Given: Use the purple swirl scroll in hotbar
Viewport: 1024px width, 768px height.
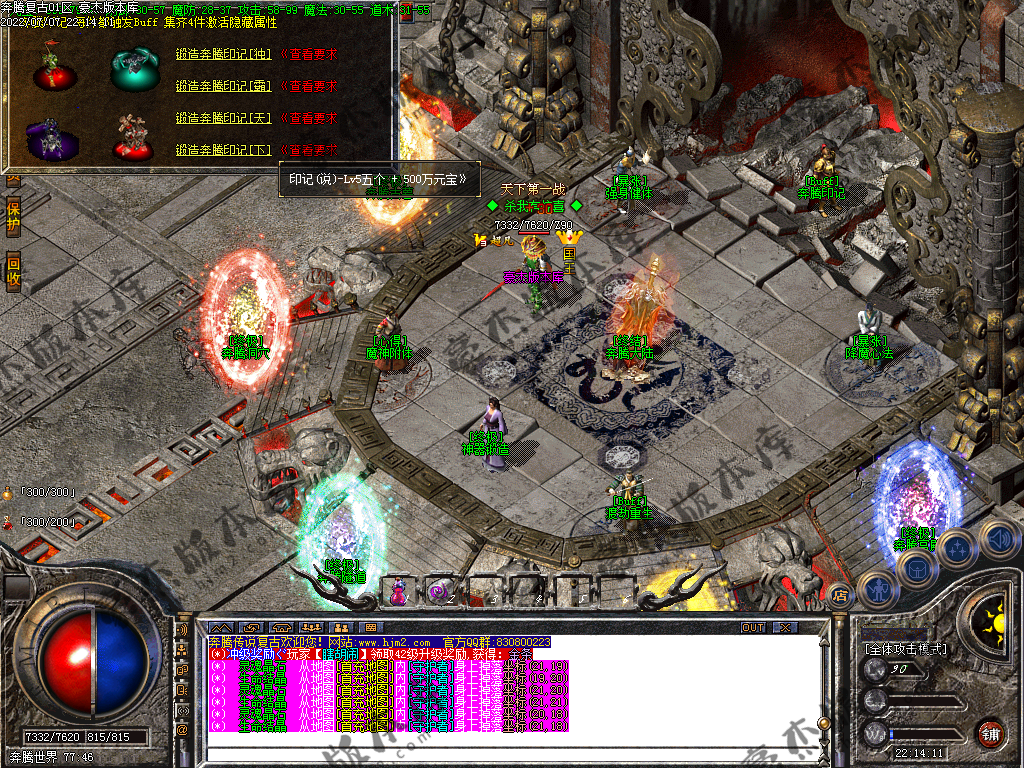Looking at the screenshot, I should [x=438, y=592].
